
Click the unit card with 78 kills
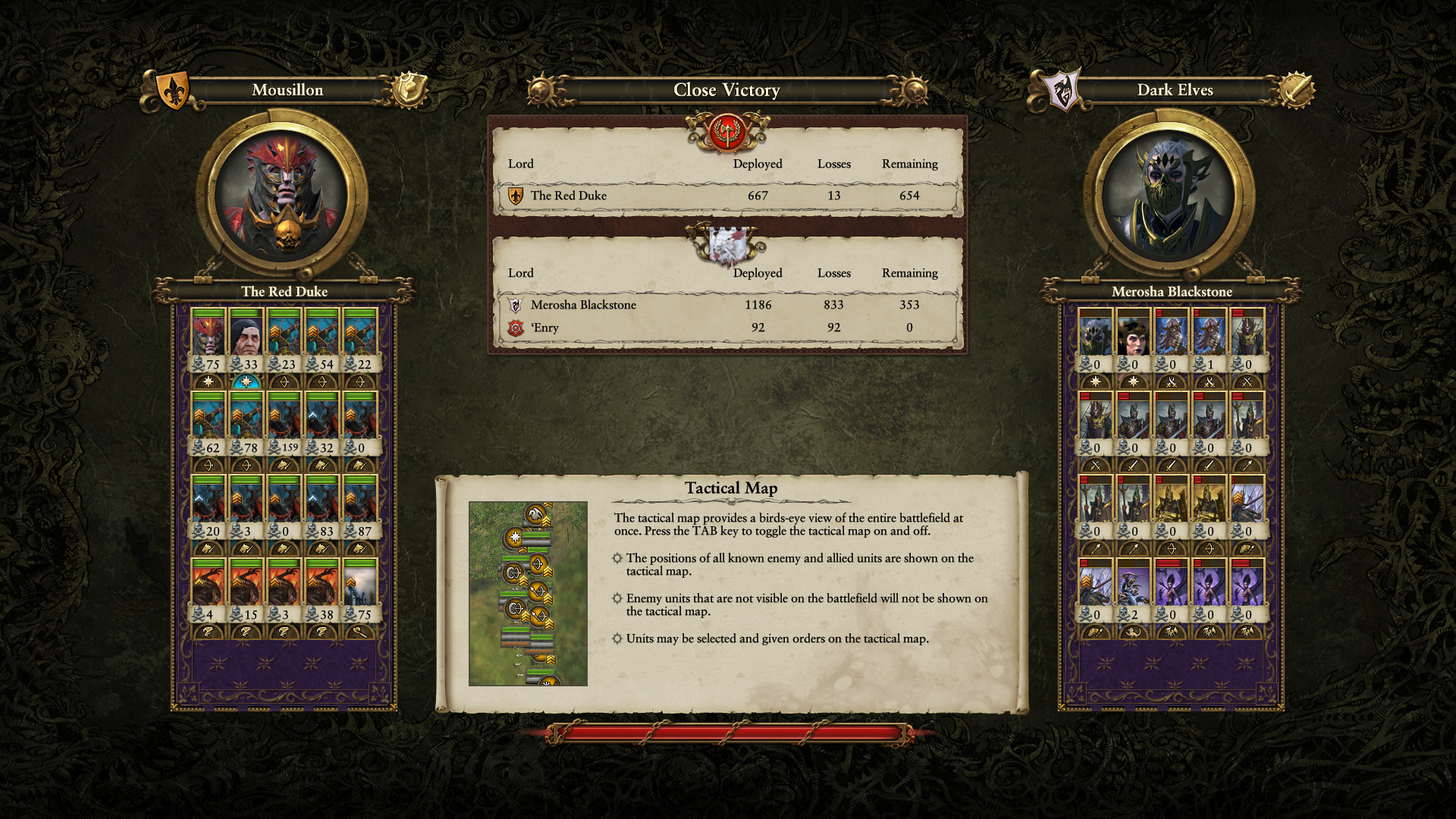246,423
